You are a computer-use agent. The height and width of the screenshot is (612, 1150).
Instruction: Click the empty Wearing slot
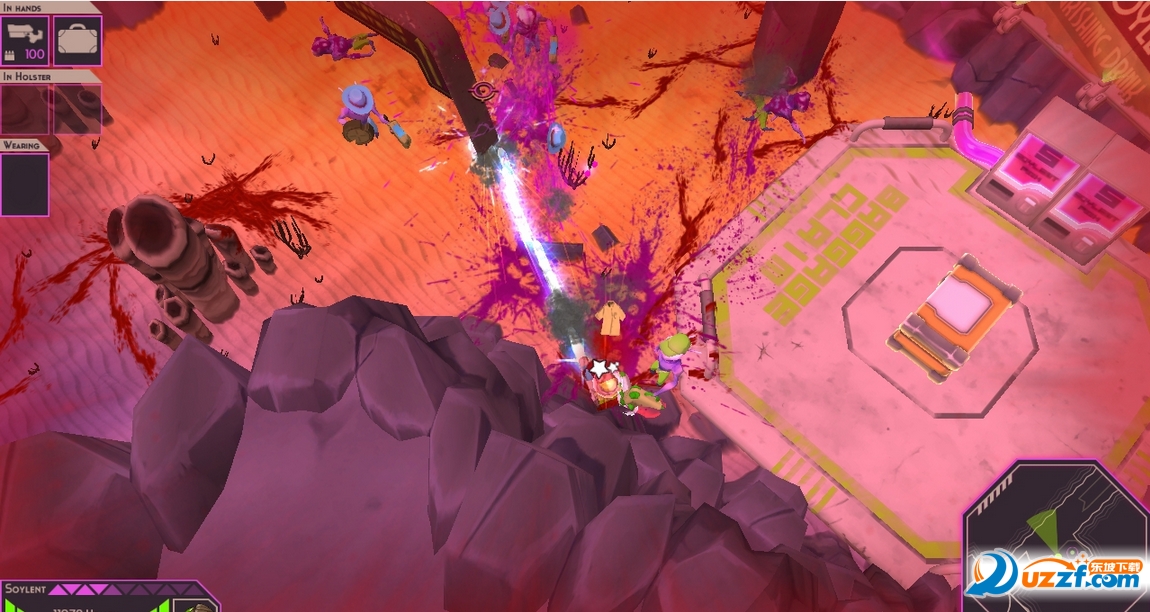pos(25,184)
